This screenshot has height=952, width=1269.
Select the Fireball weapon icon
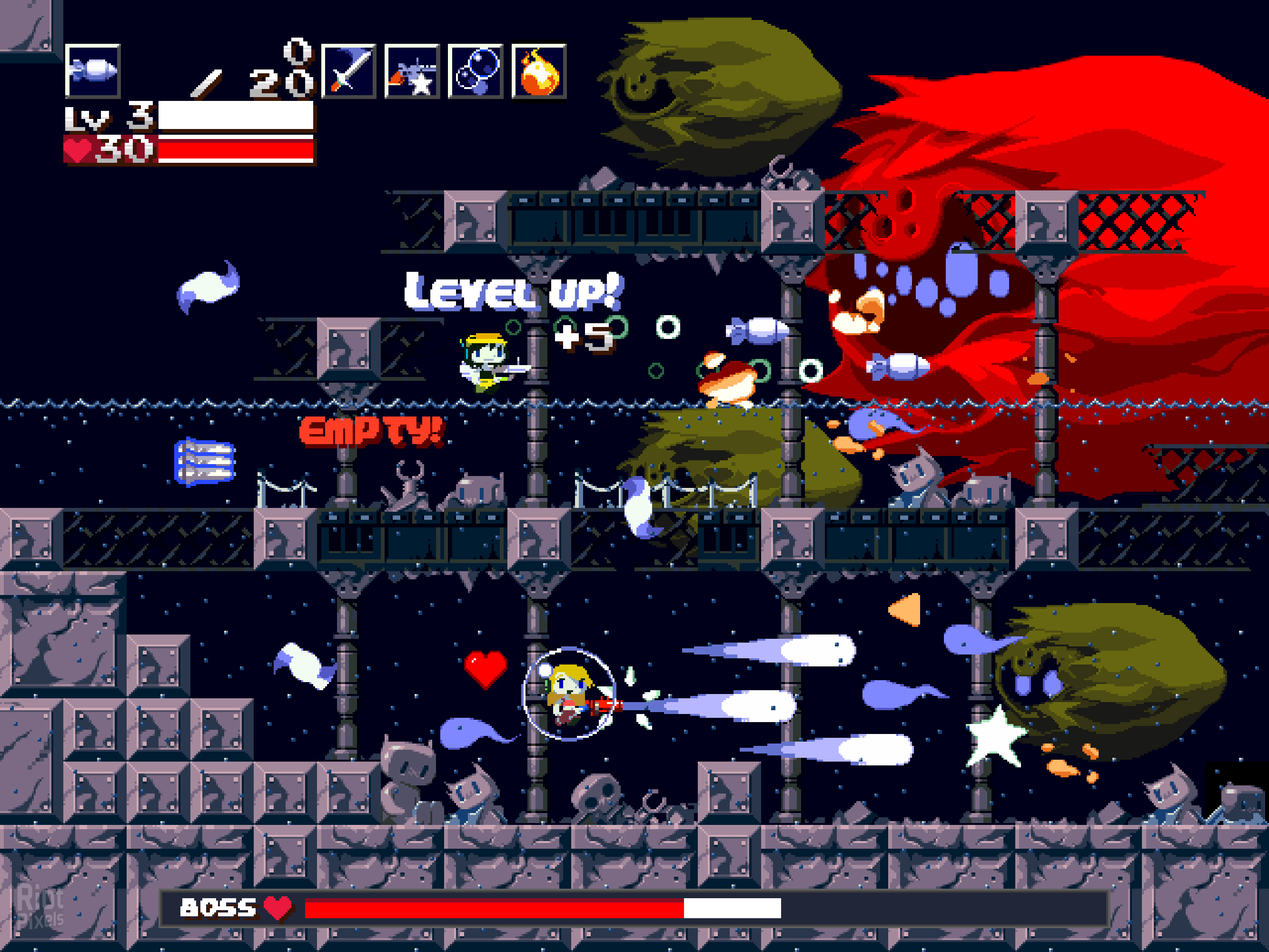point(539,72)
